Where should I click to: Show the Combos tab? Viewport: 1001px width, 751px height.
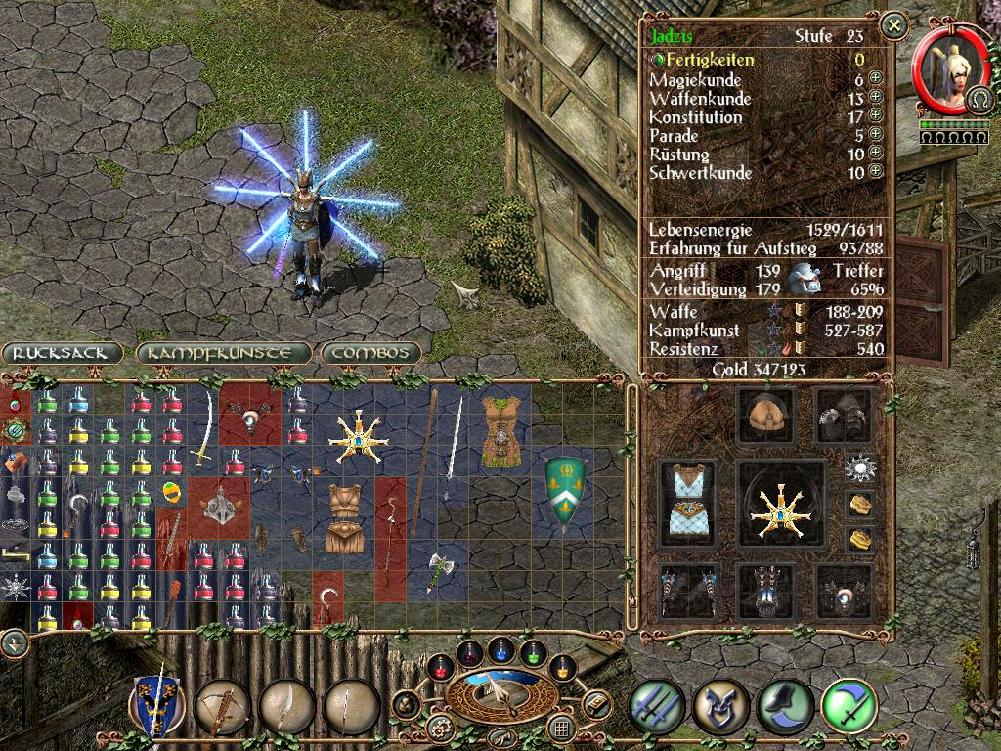point(370,353)
